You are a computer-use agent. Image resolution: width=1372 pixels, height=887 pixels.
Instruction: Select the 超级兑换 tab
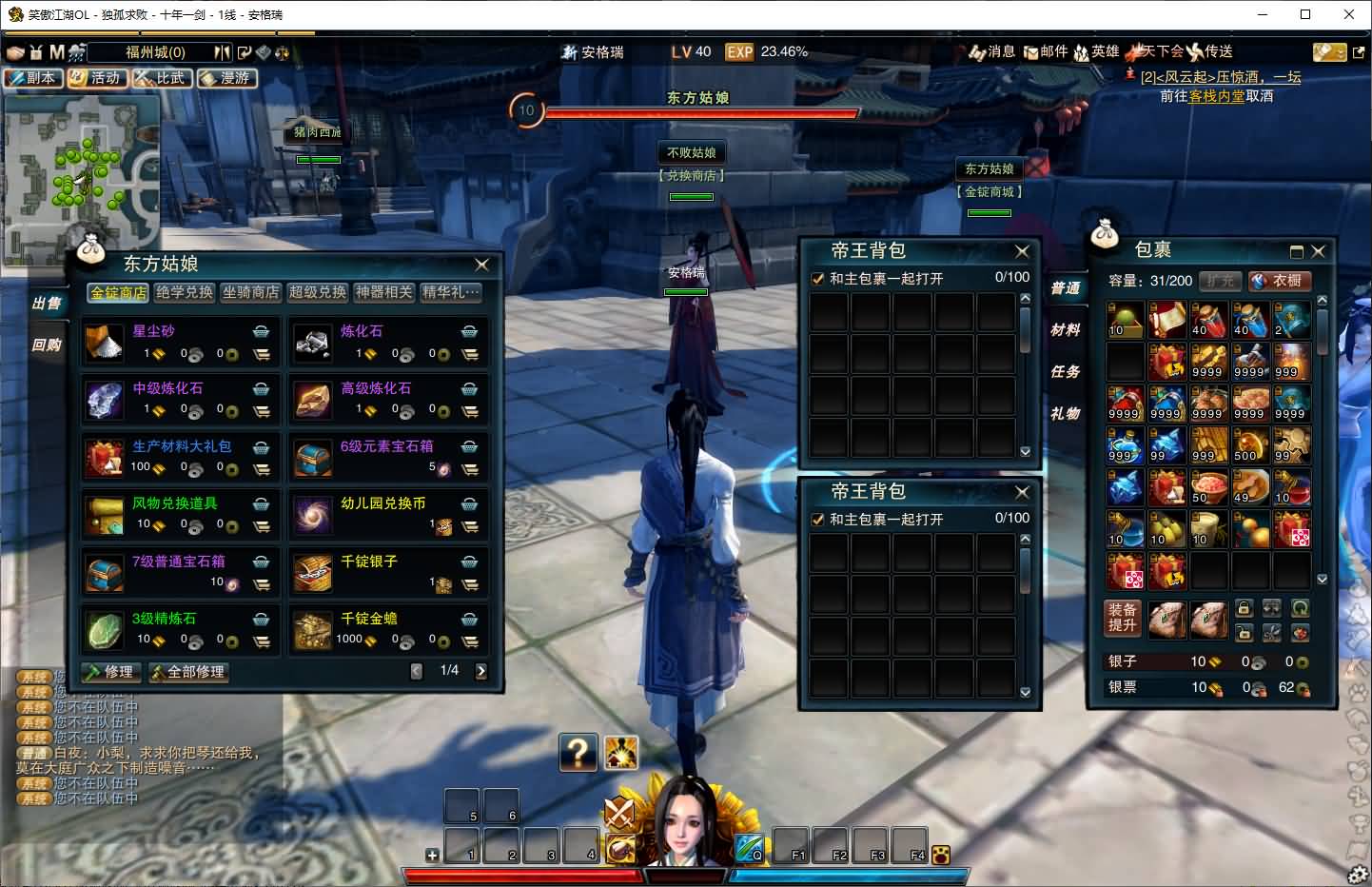tap(318, 292)
